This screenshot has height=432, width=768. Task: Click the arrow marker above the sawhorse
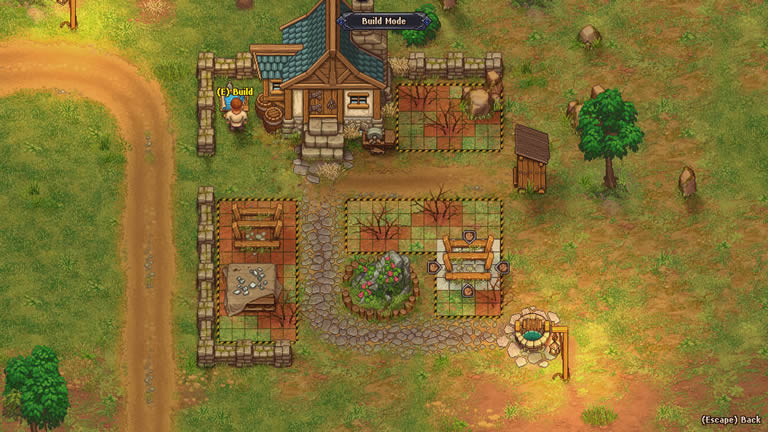[468, 237]
